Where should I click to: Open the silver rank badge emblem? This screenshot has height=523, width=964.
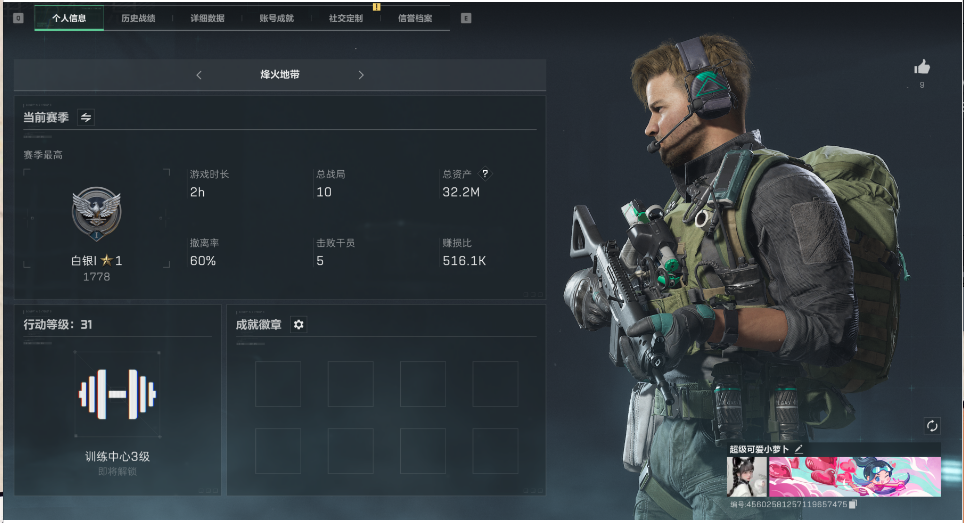96,213
